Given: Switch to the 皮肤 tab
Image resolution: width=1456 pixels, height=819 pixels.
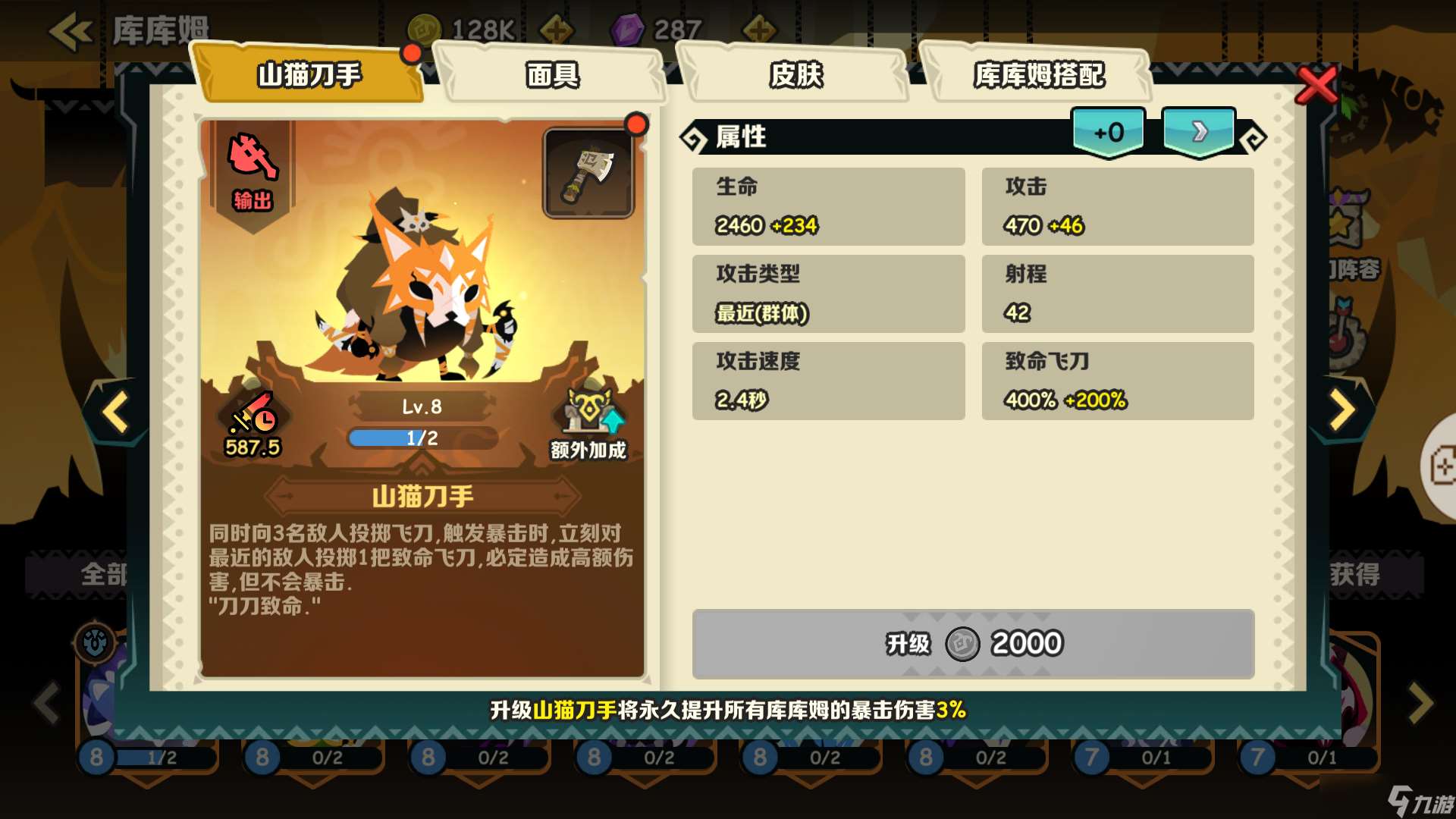Looking at the screenshot, I should tap(796, 75).
